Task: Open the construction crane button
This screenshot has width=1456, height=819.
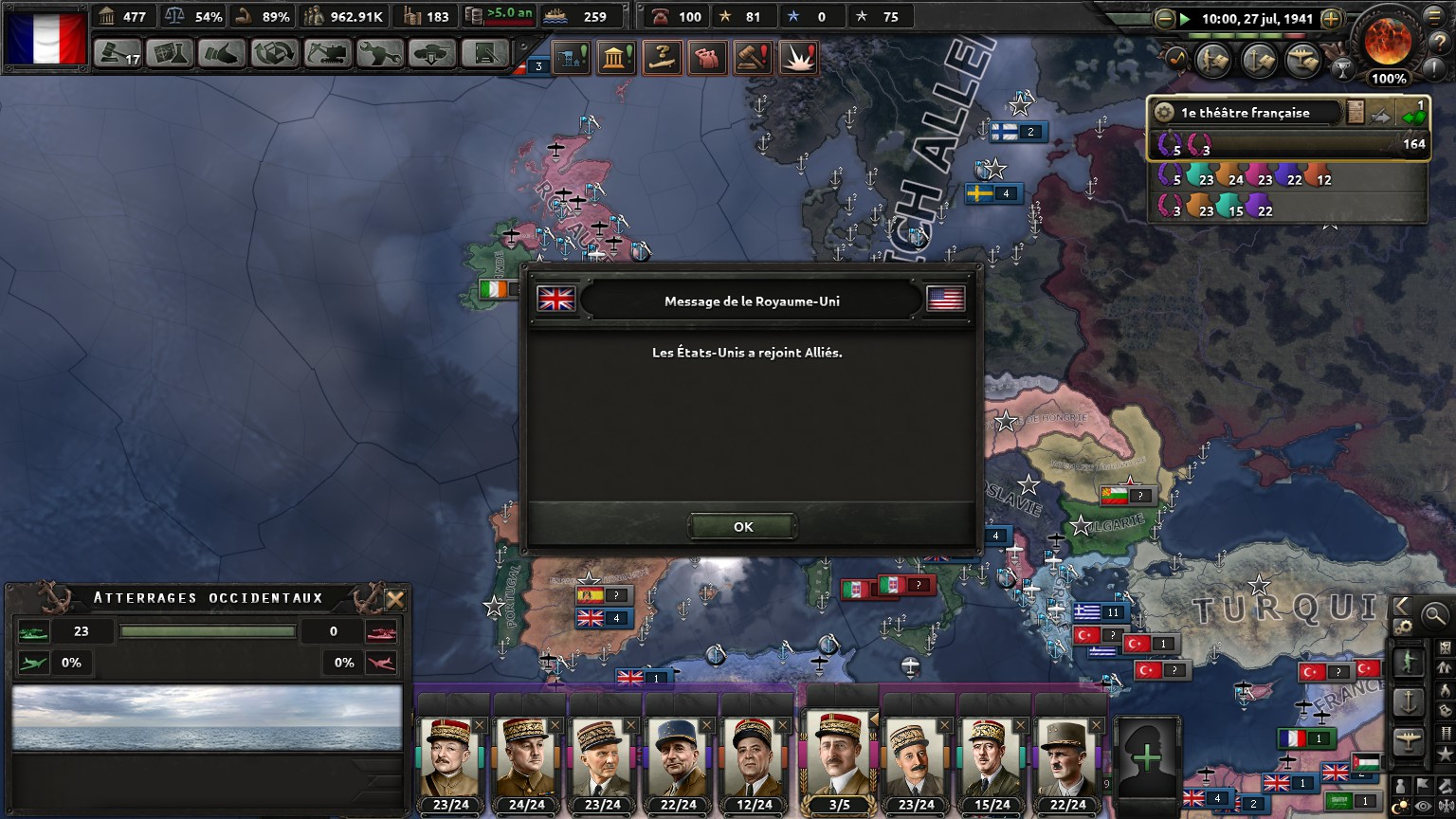Action: (327, 53)
